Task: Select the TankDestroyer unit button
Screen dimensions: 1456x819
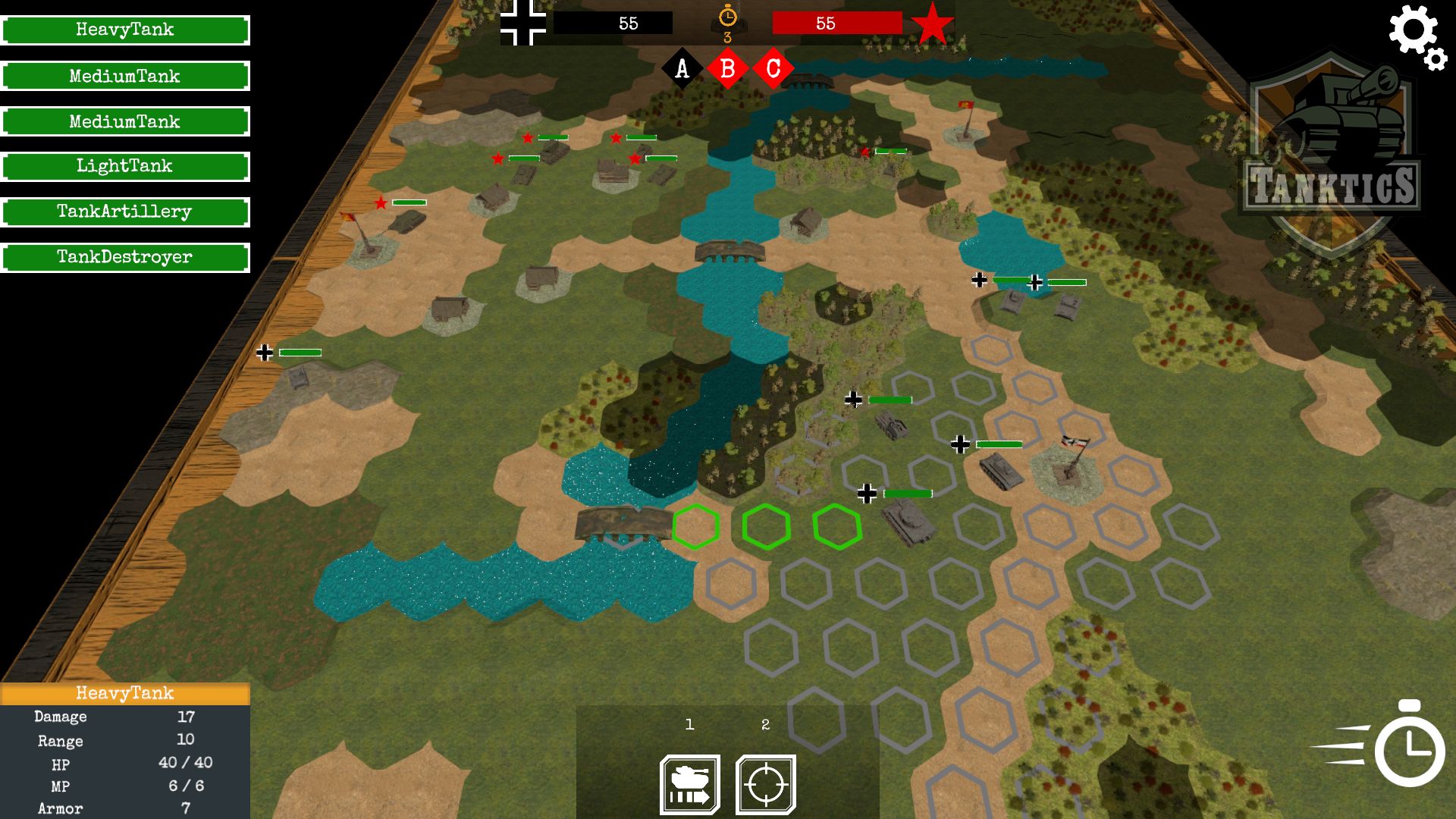Action: [x=125, y=258]
